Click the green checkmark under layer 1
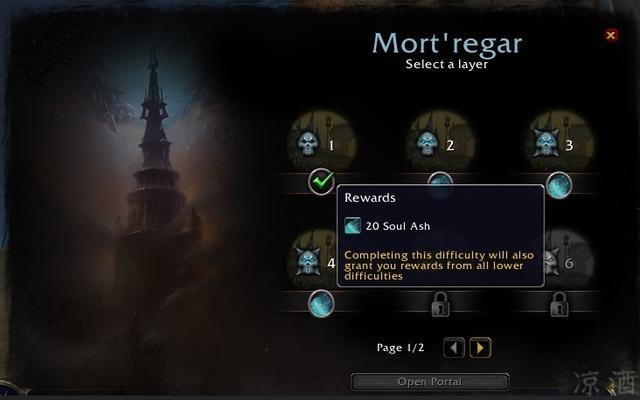 [321, 182]
